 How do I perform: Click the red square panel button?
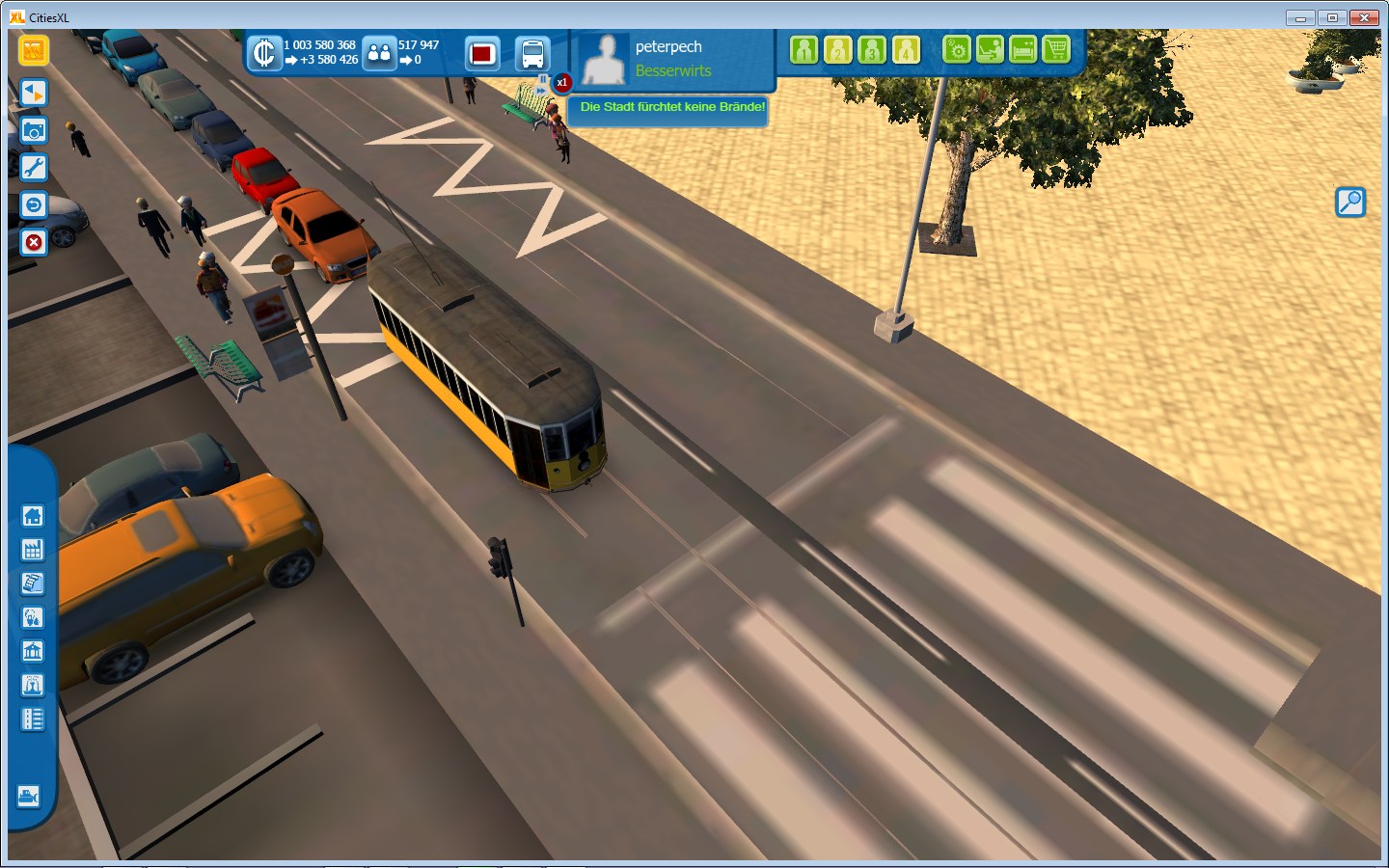482,54
